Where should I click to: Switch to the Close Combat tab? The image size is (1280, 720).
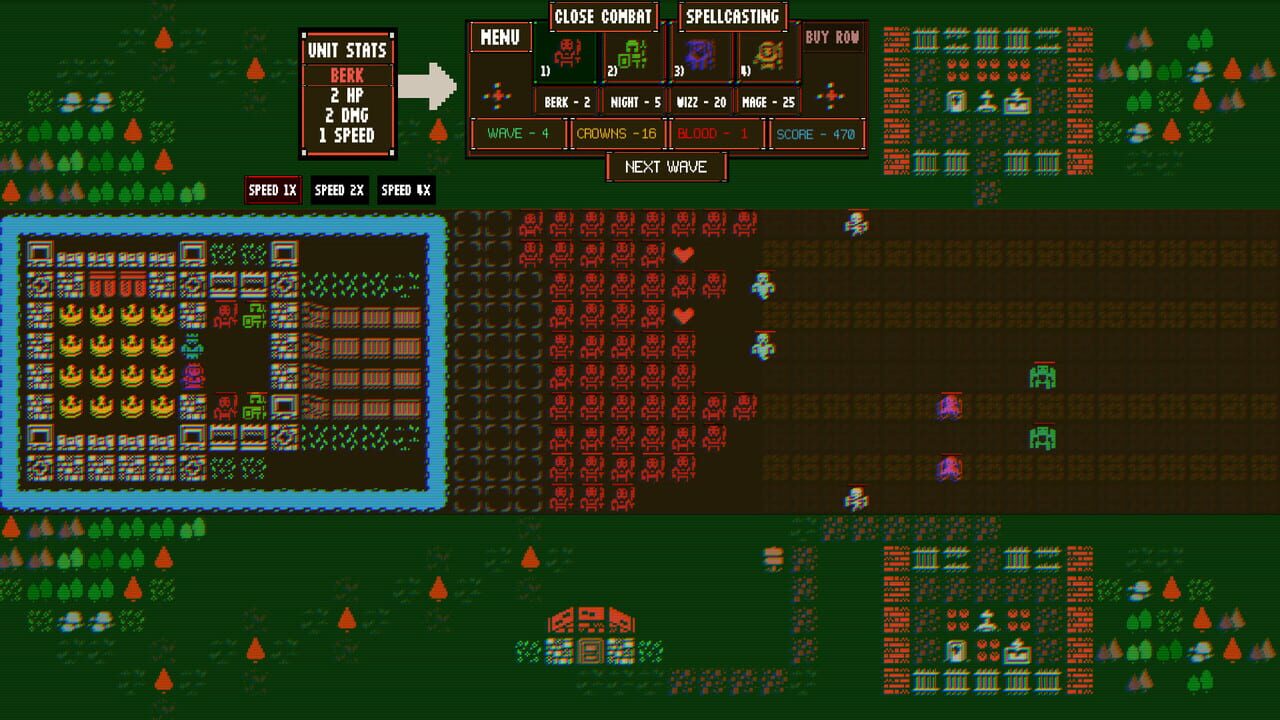(603, 16)
